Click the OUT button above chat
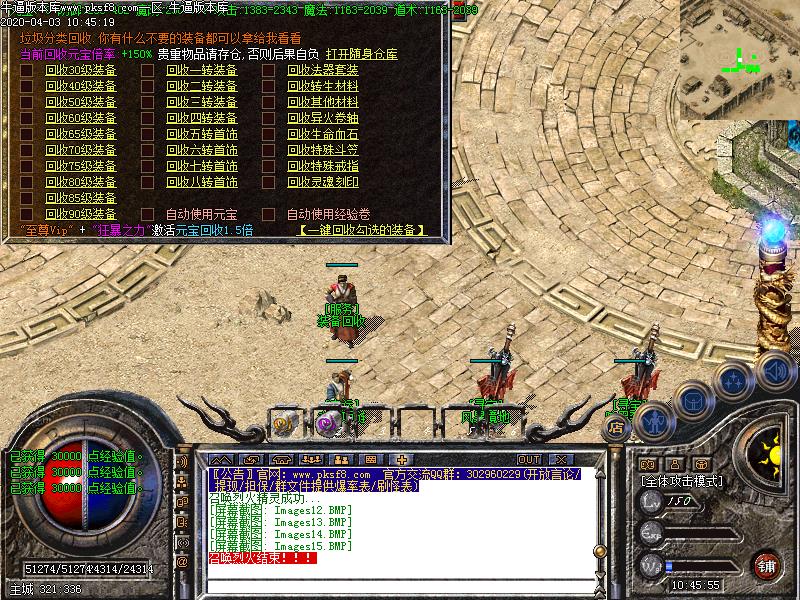 tap(529, 459)
